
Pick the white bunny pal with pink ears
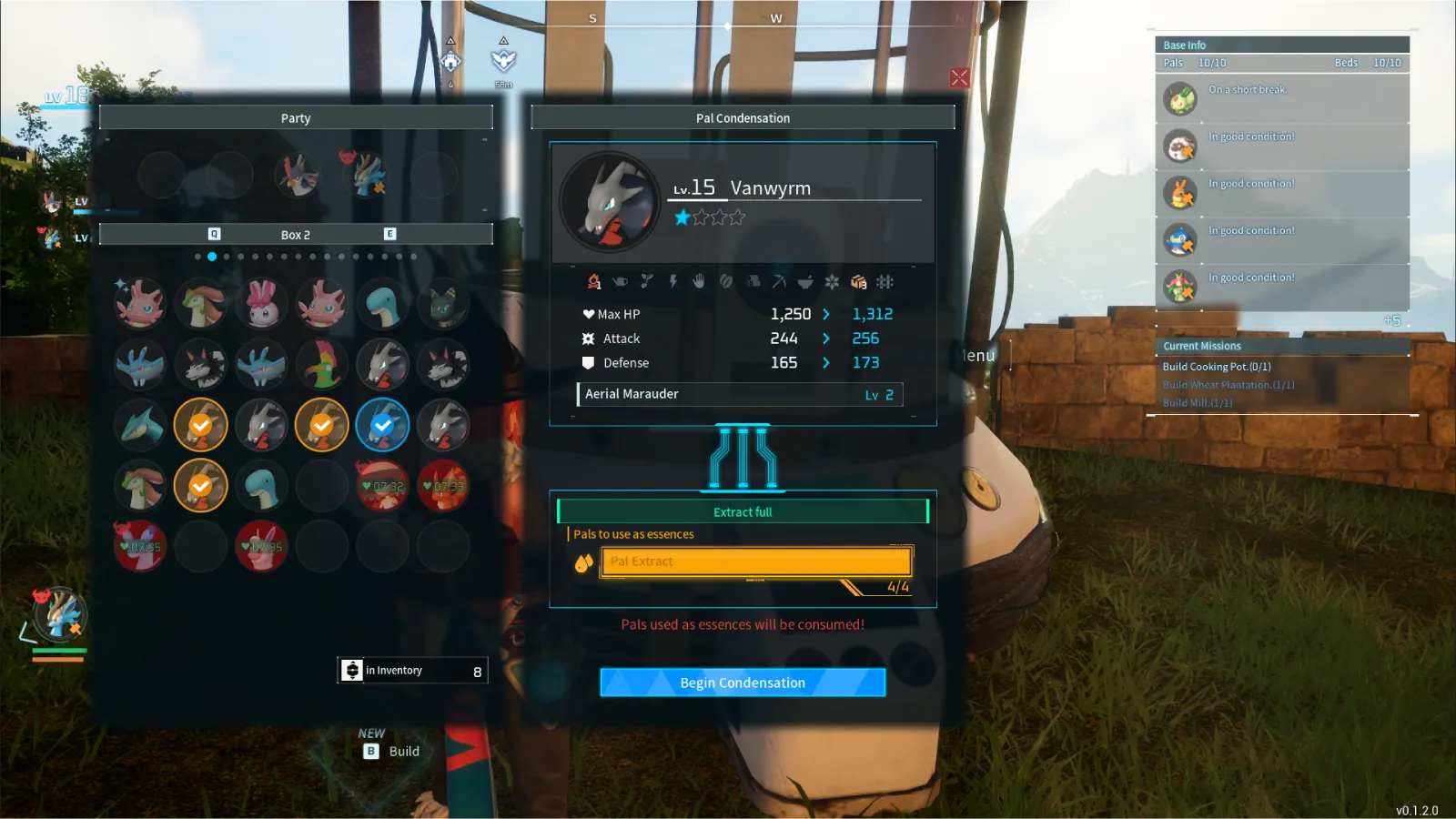click(262, 304)
